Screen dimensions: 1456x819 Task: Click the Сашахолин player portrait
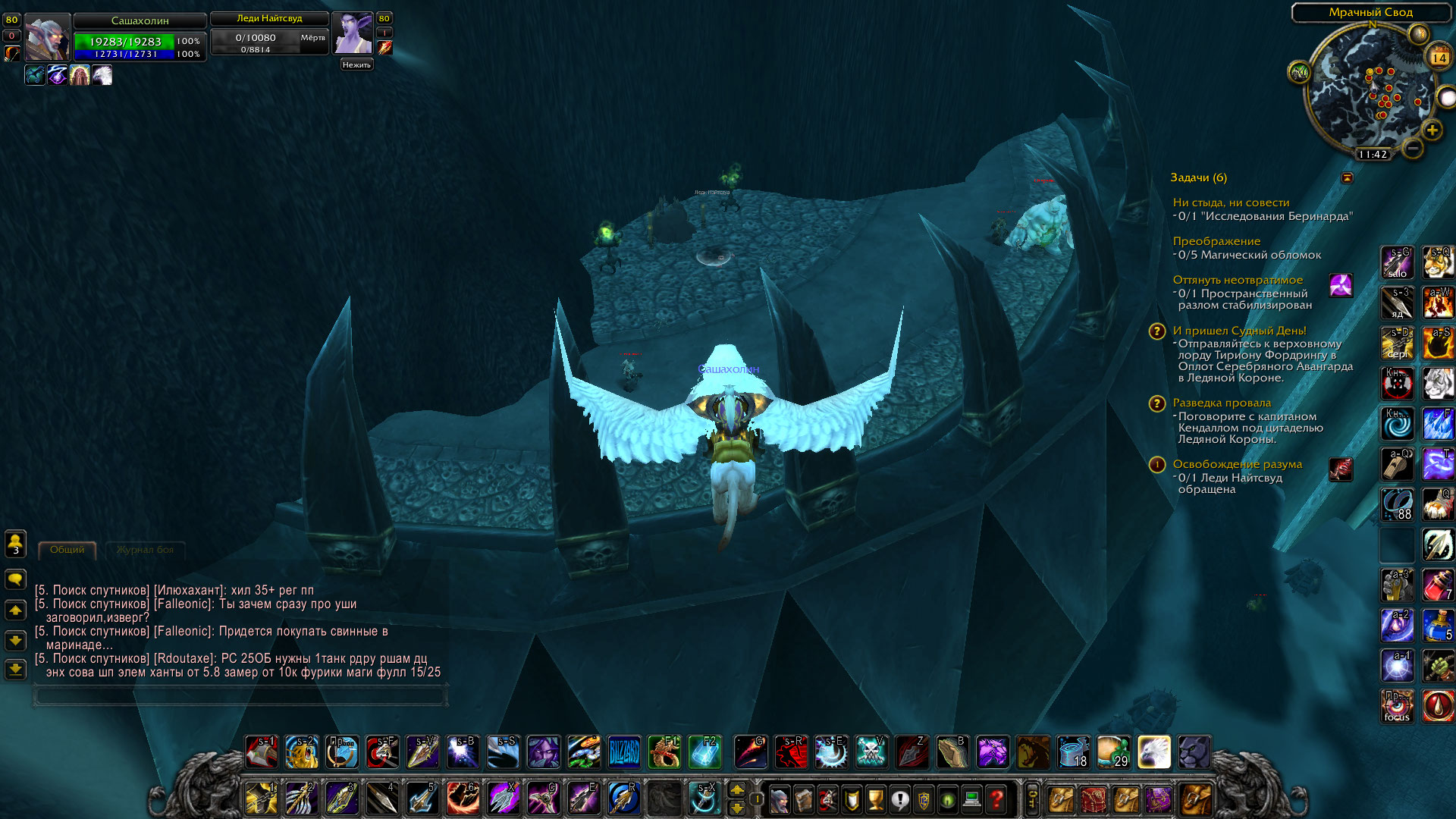coord(47,37)
